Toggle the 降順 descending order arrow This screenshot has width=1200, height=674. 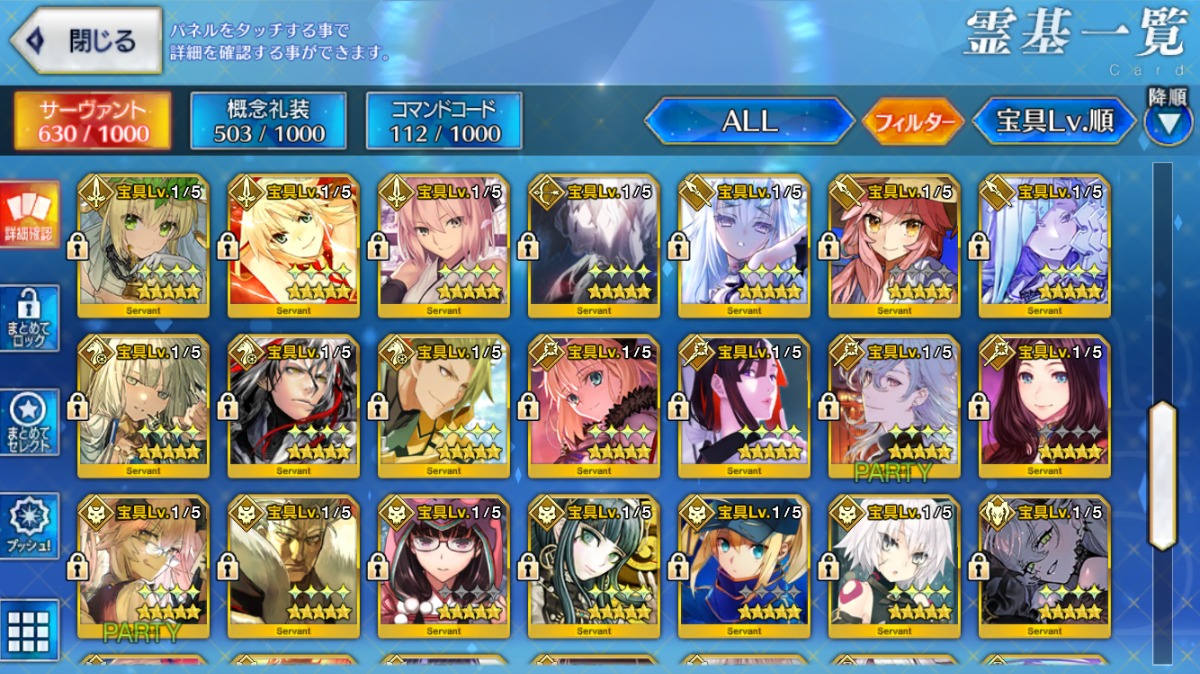point(1167,121)
